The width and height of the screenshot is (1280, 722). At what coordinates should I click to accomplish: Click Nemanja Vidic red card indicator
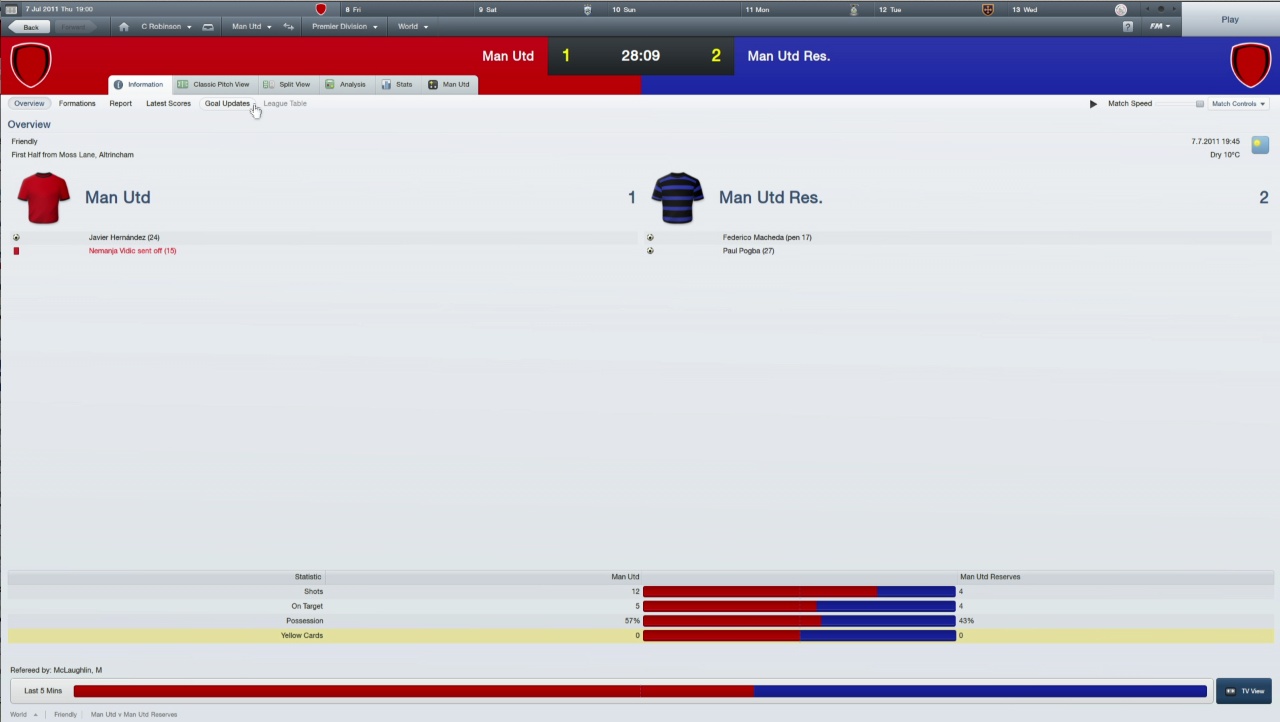[16, 250]
